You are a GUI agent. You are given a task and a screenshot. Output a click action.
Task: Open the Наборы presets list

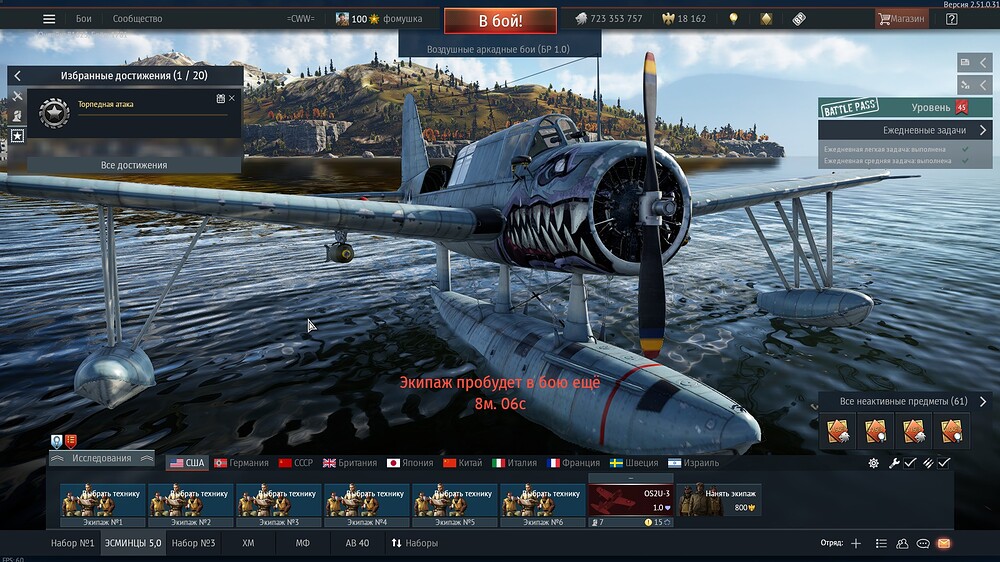(x=414, y=543)
